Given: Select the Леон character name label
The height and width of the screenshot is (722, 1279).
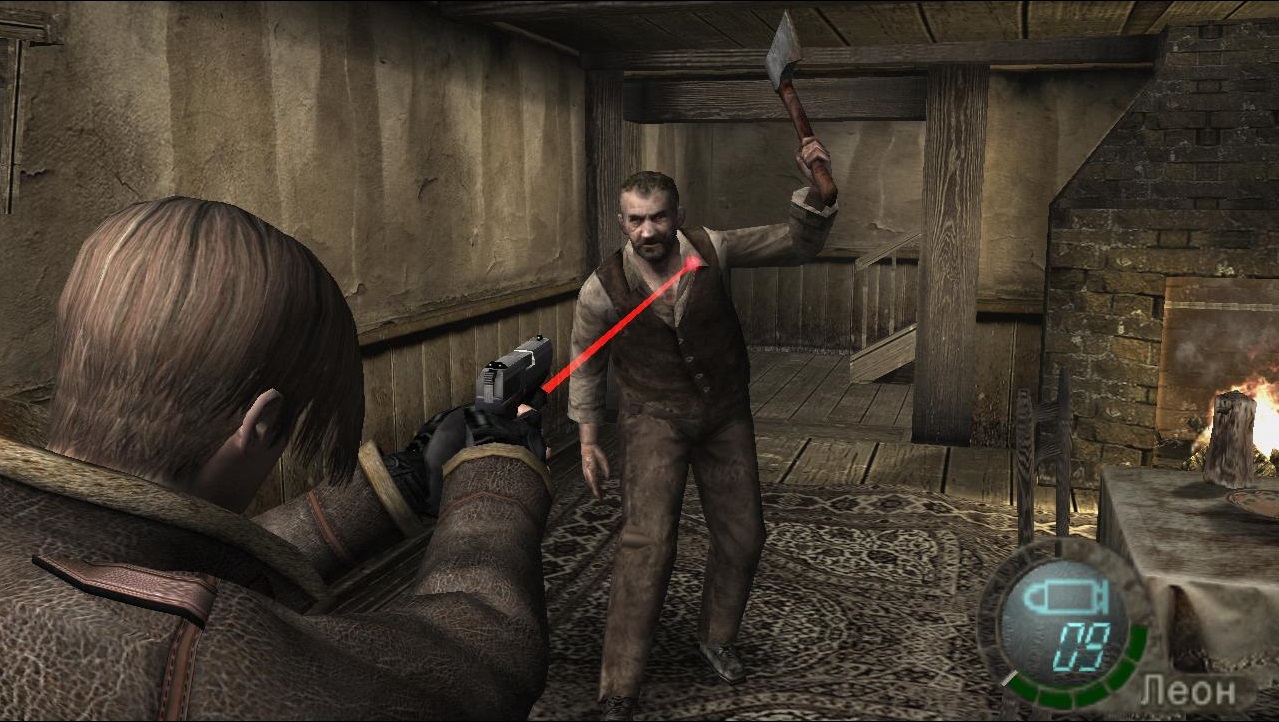Looking at the screenshot, I should click(x=1188, y=690).
